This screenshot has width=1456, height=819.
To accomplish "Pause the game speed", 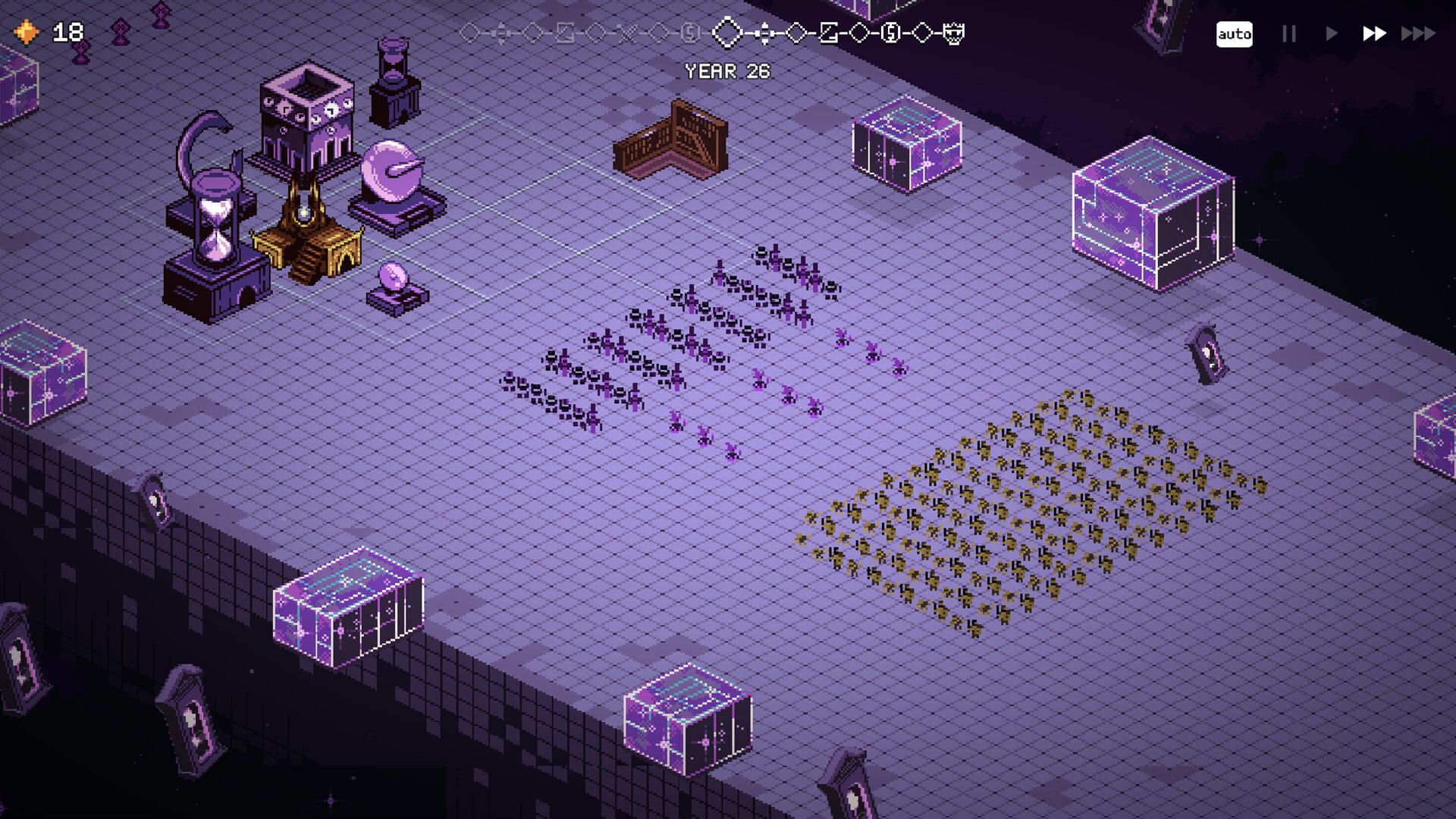I will [x=1289, y=34].
